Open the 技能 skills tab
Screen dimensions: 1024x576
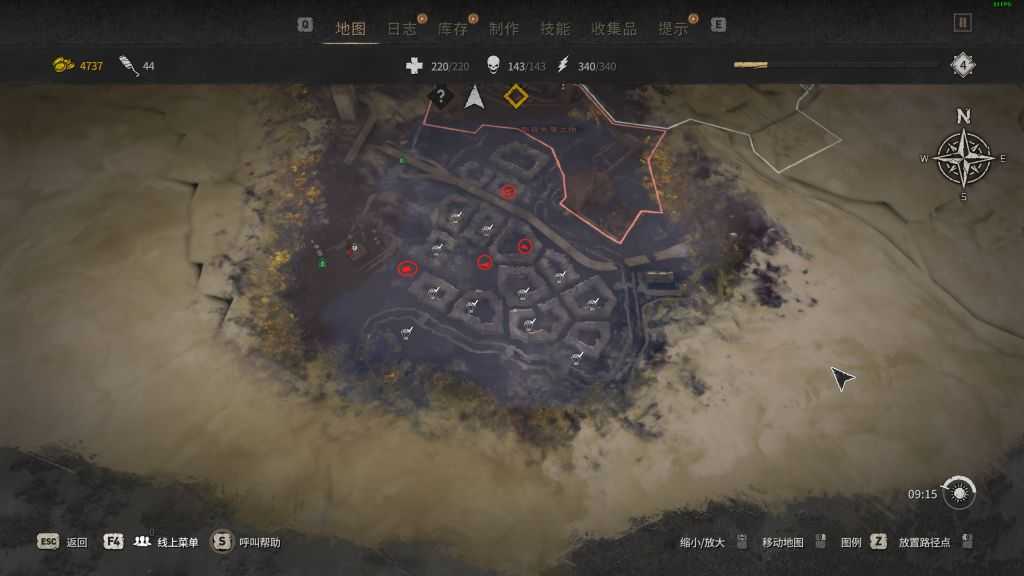(555, 28)
